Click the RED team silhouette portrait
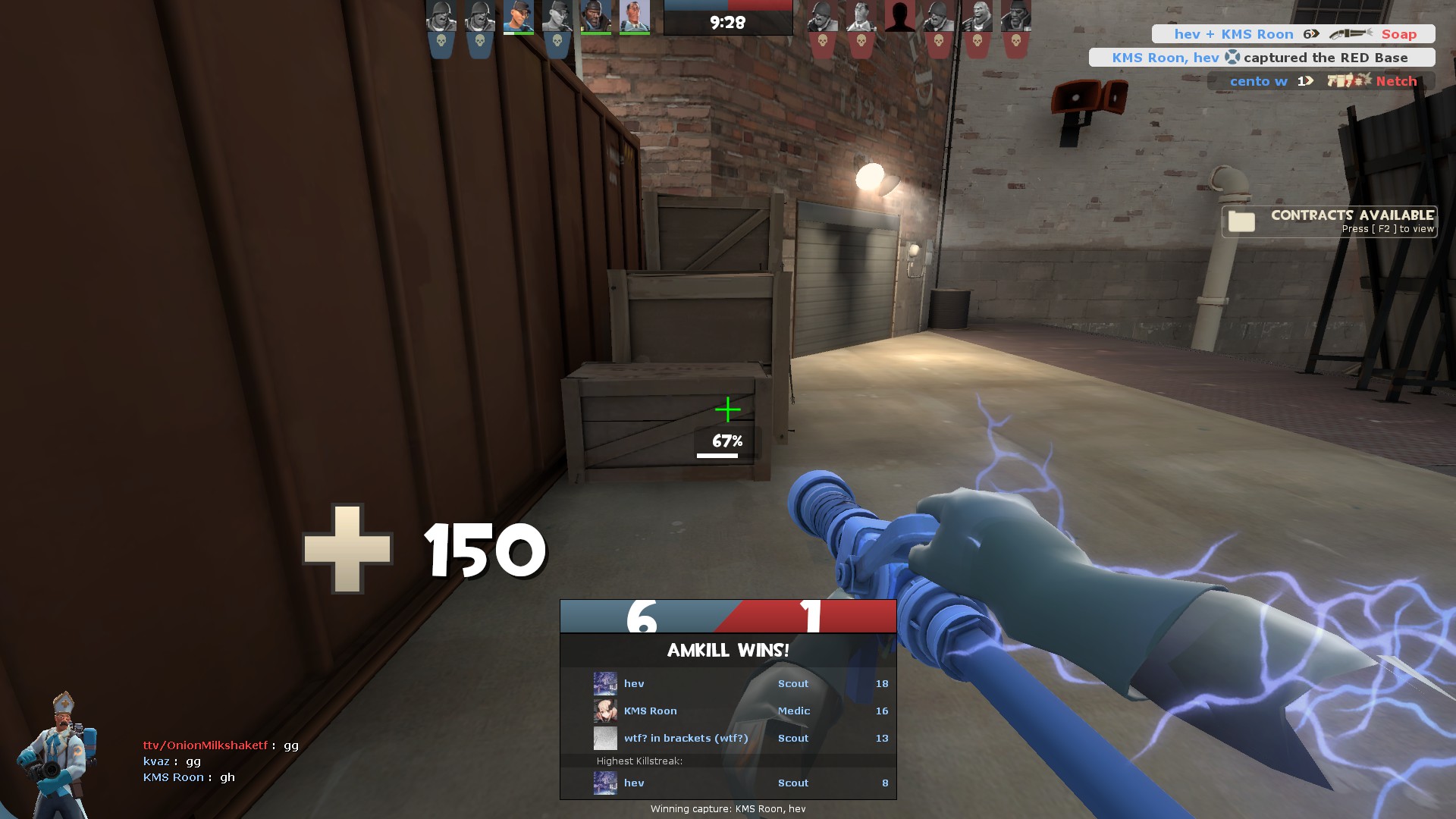The width and height of the screenshot is (1456, 819). click(899, 17)
